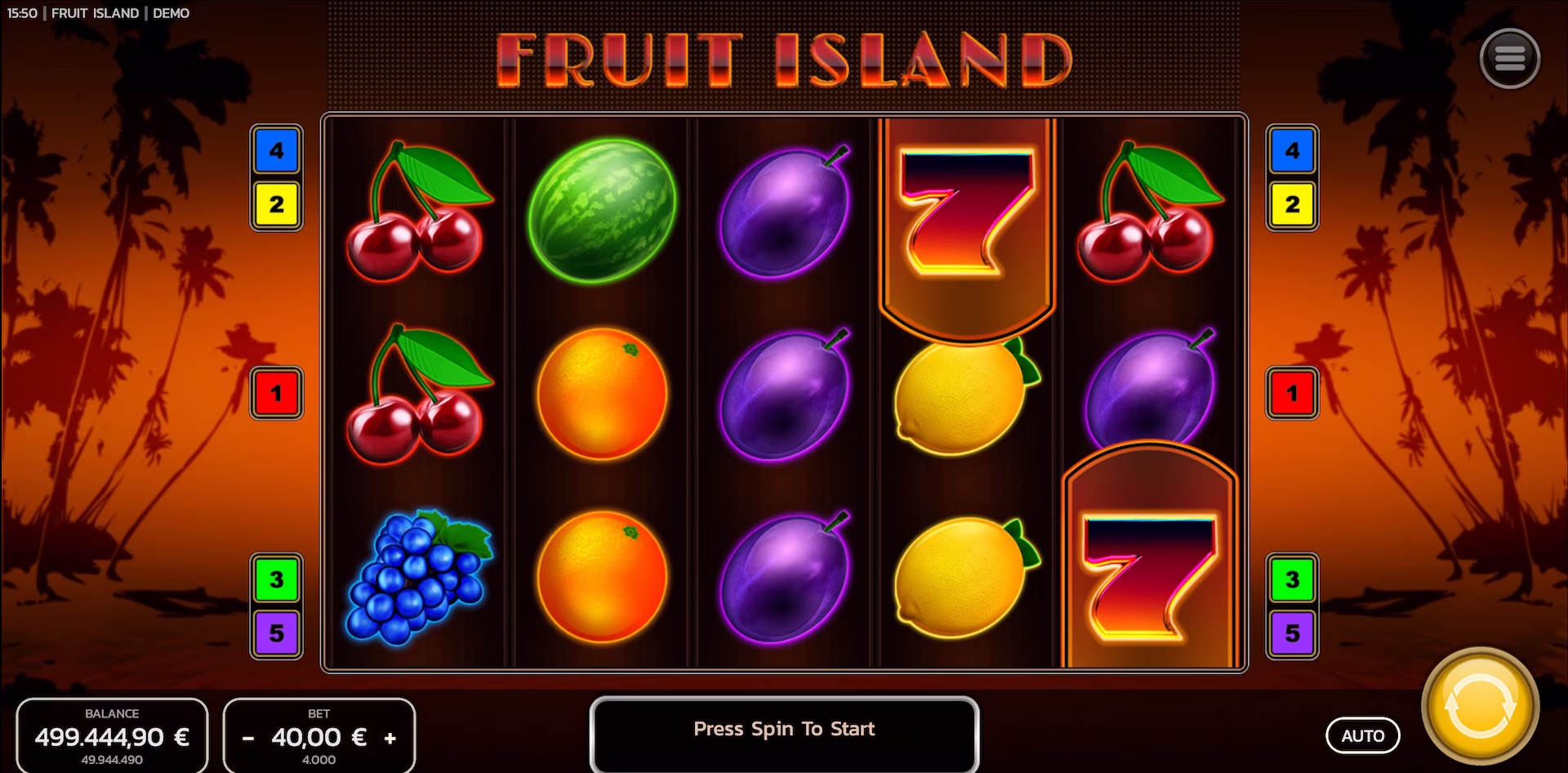
Task: Select the DEMO label in the top bar
Action: pyautogui.click(x=170, y=13)
